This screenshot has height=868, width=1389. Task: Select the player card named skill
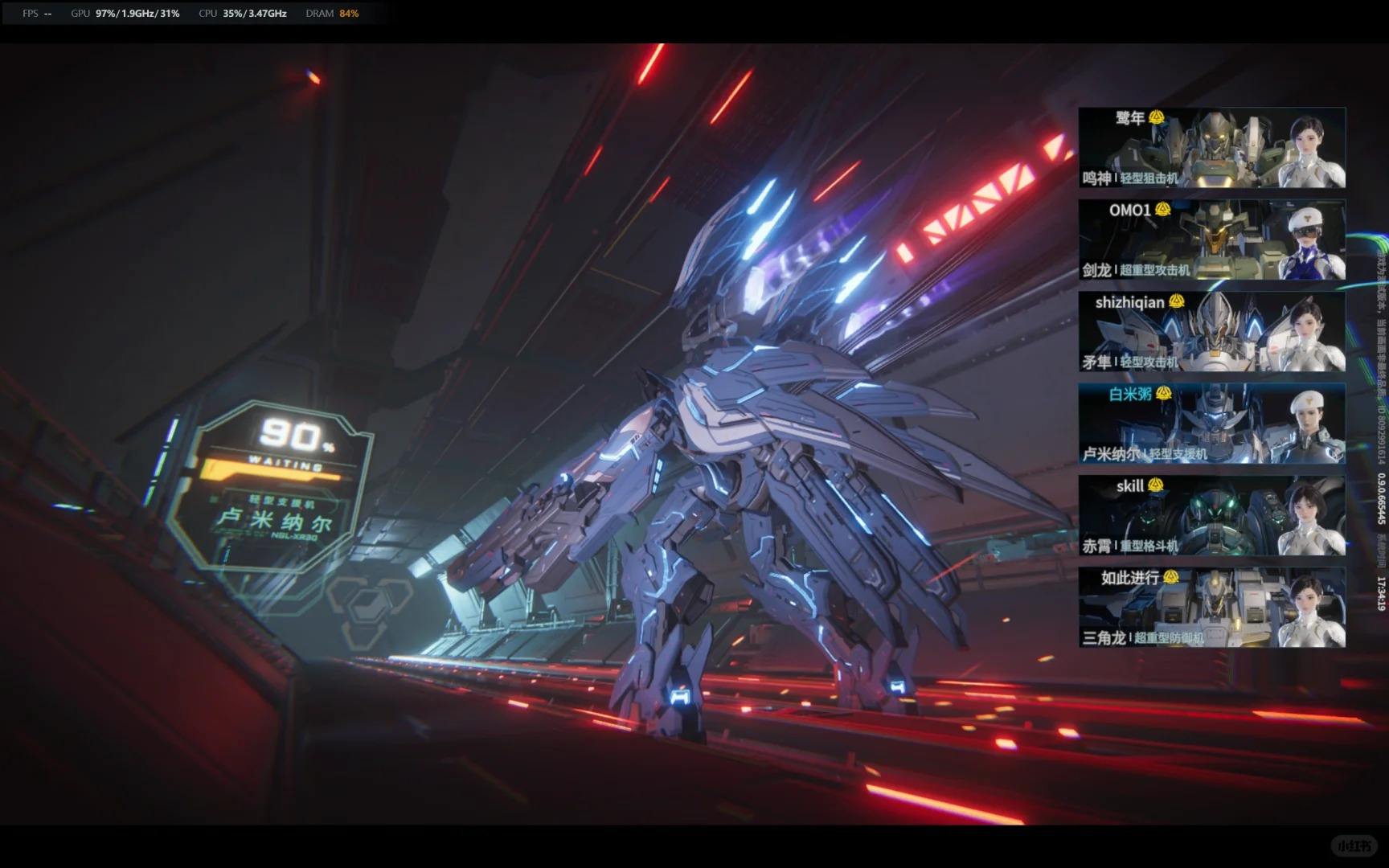1211,516
